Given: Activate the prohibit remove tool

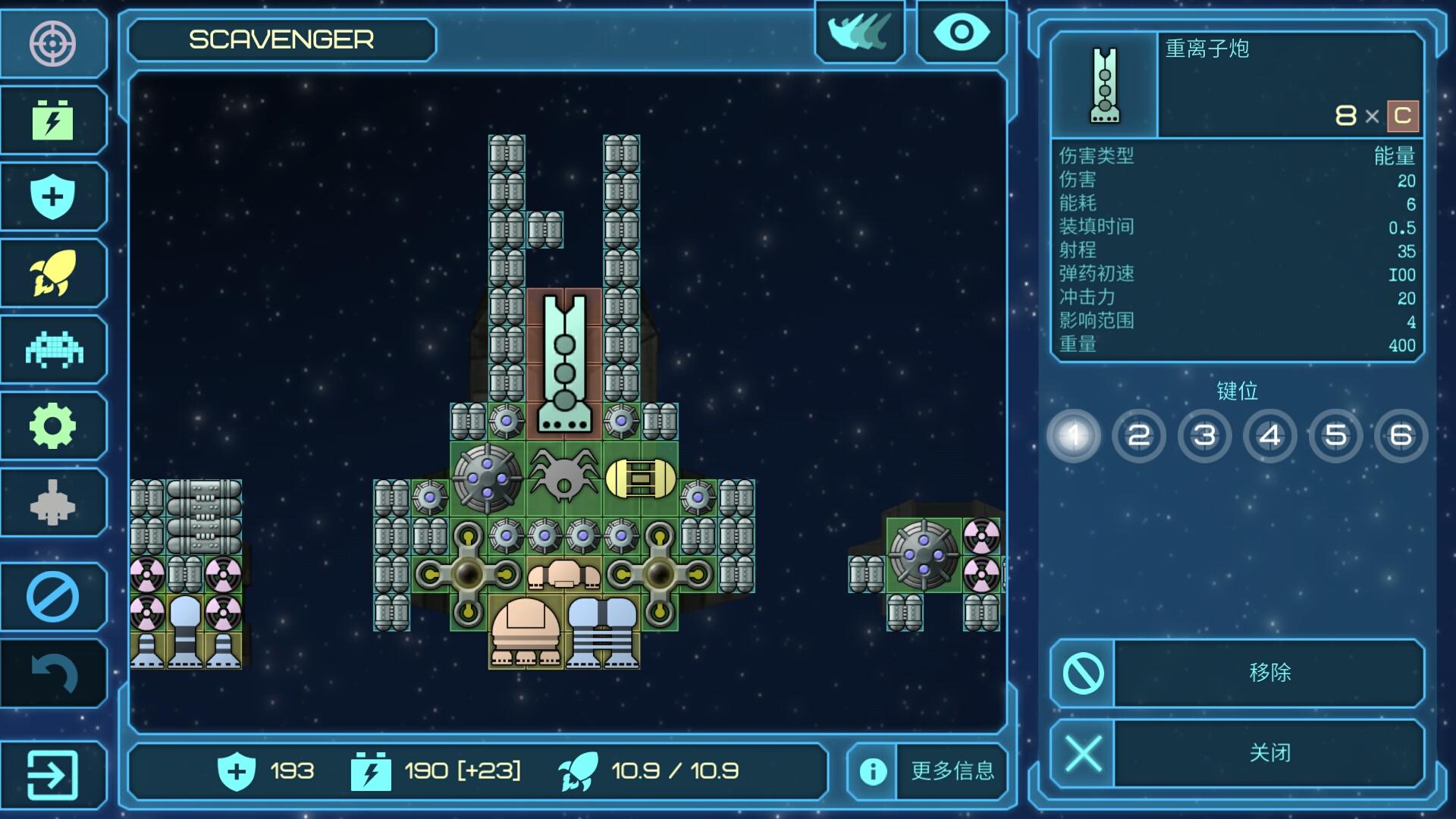Looking at the screenshot, I should pyautogui.click(x=52, y=597).
